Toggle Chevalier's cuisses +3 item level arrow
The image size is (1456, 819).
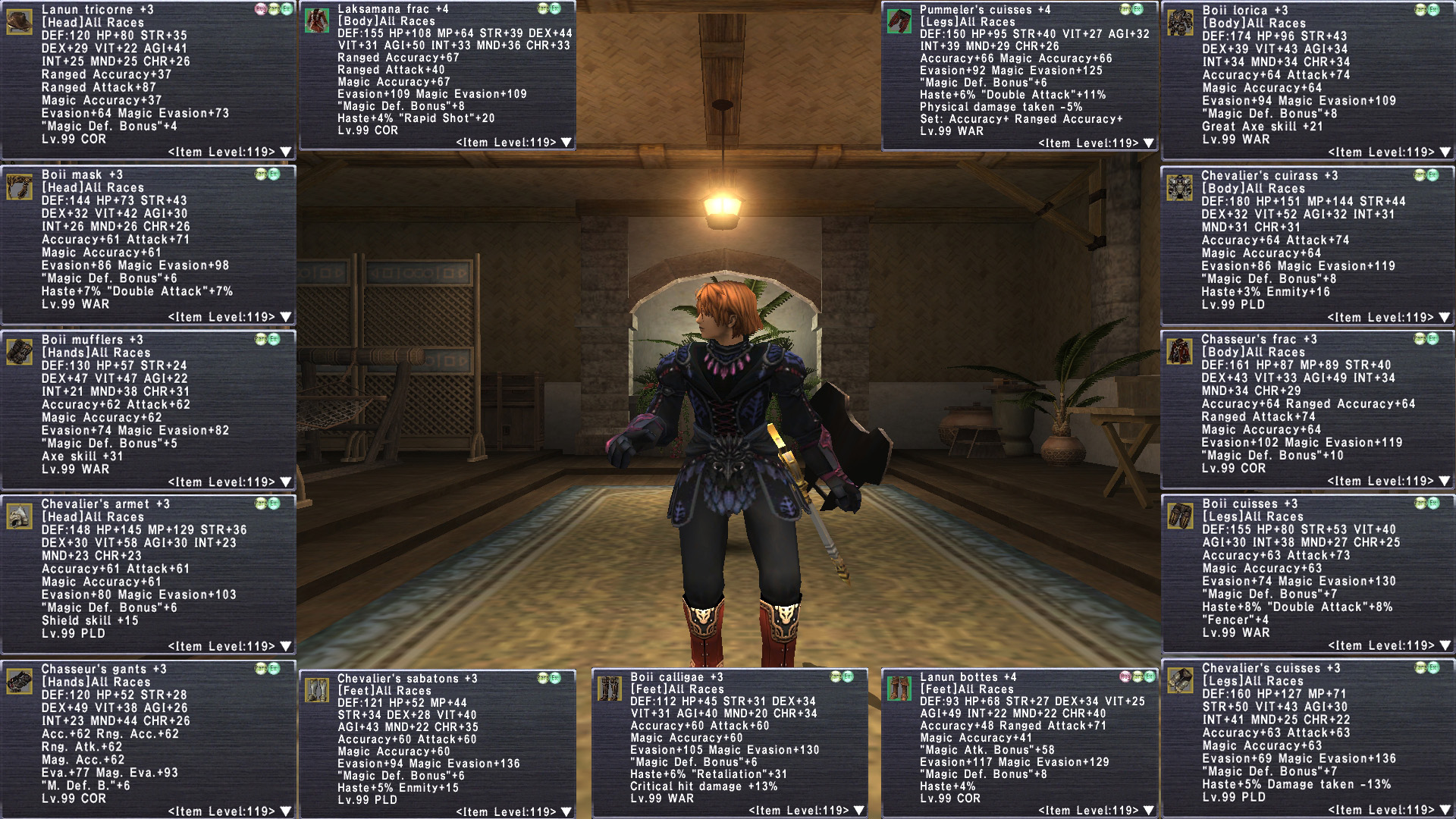tap(1445, 811)
